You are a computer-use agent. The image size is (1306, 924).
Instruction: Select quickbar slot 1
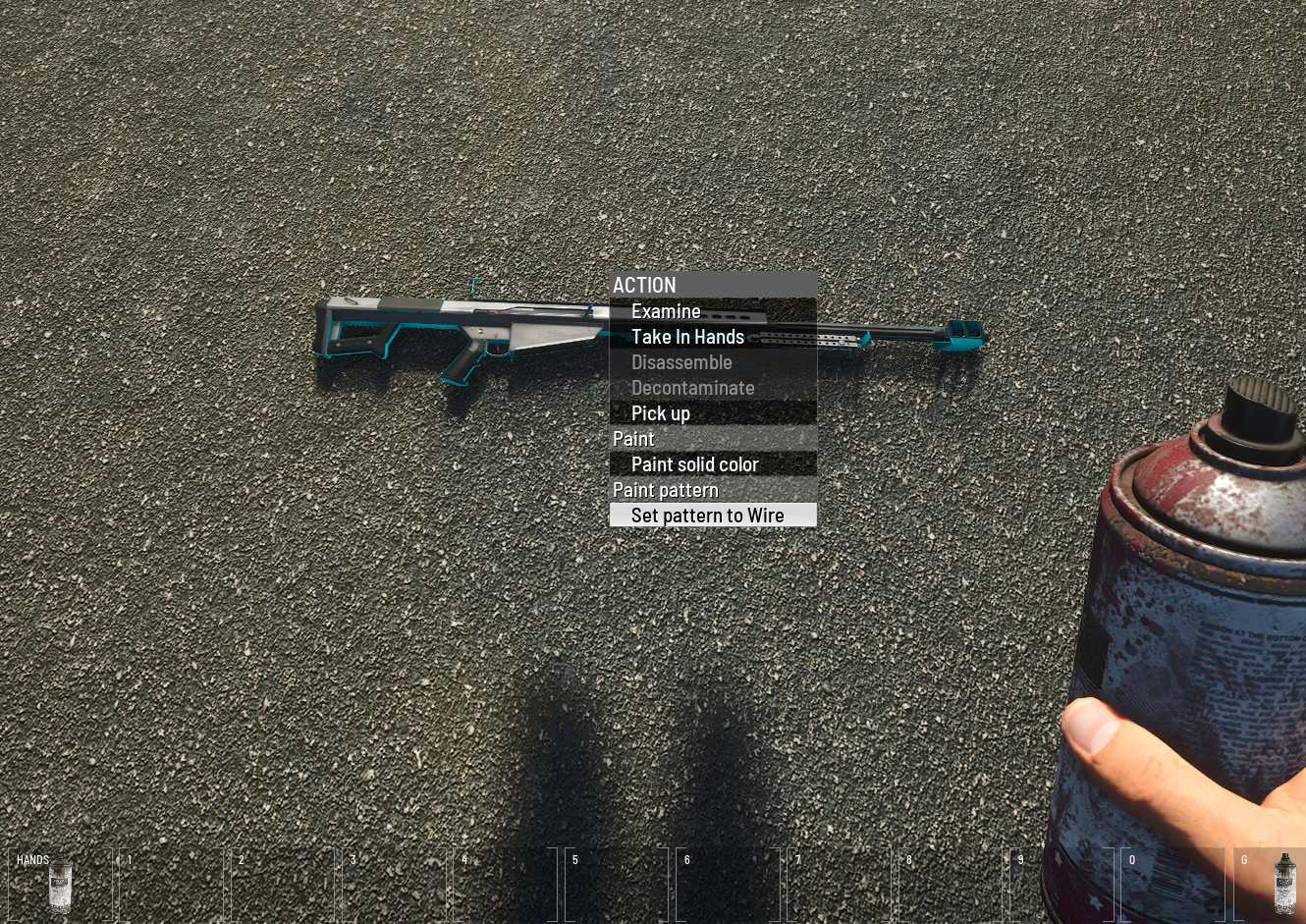pos(172,884)
